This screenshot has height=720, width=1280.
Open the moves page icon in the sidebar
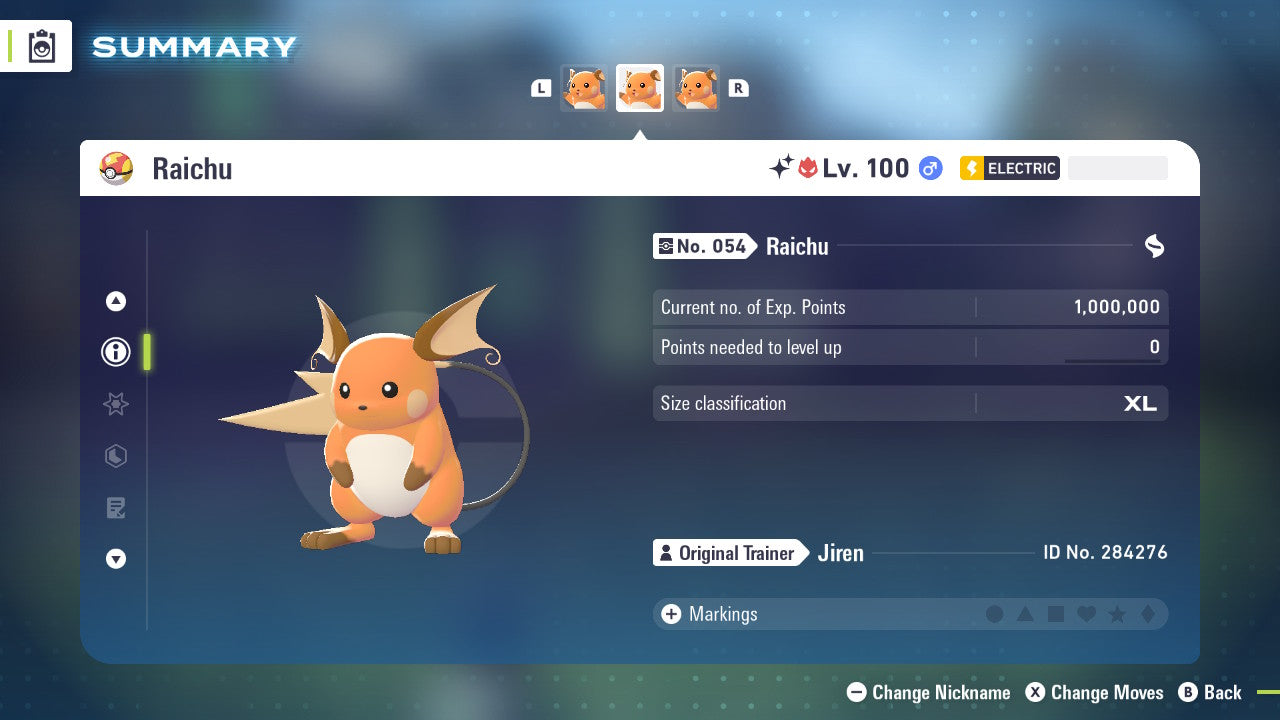(115, 507)
